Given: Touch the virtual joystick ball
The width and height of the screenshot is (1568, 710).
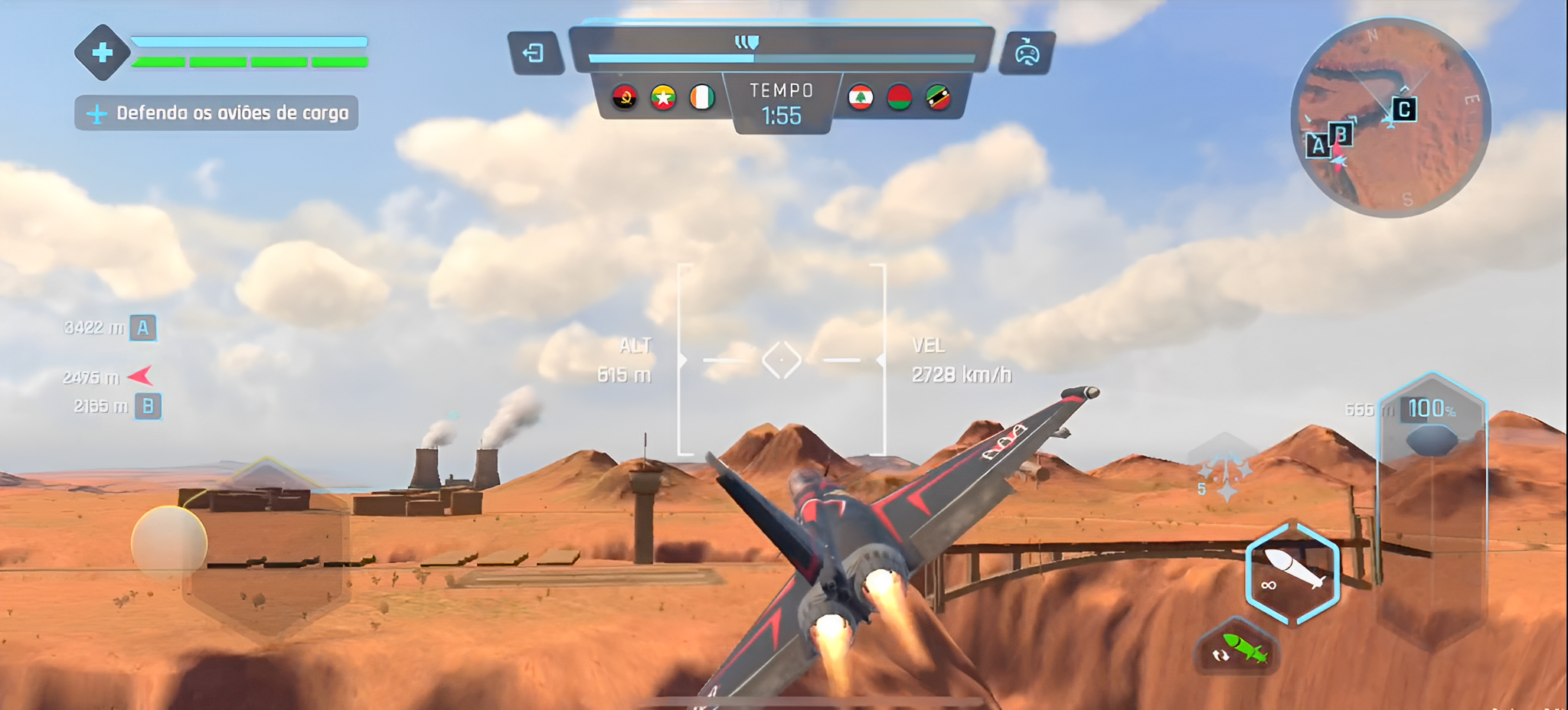Looking at the screenshot, I should coord(169,542).
